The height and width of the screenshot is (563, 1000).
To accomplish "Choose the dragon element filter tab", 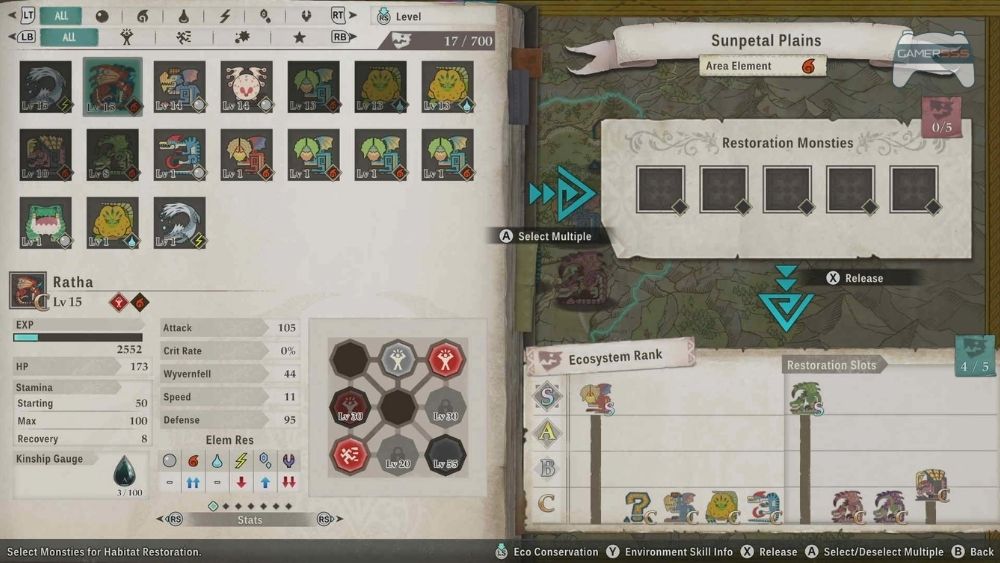I will 304,16.
